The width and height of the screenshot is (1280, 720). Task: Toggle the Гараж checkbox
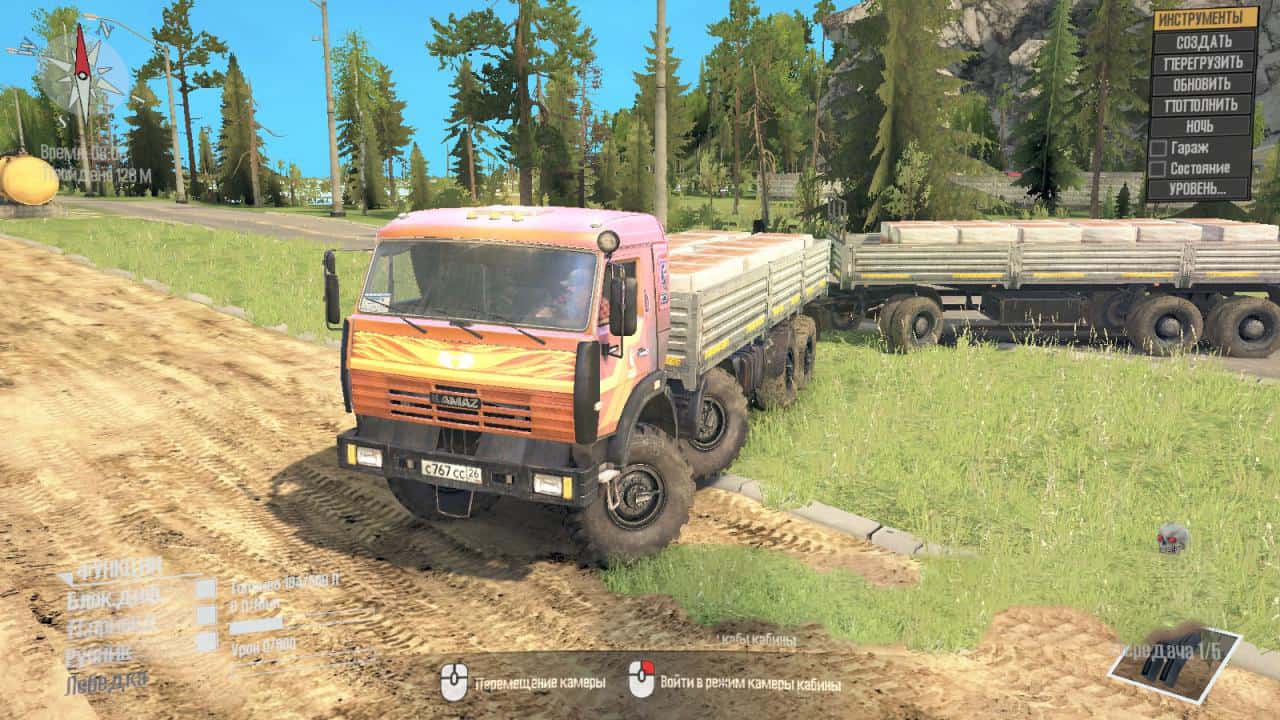1158,148
